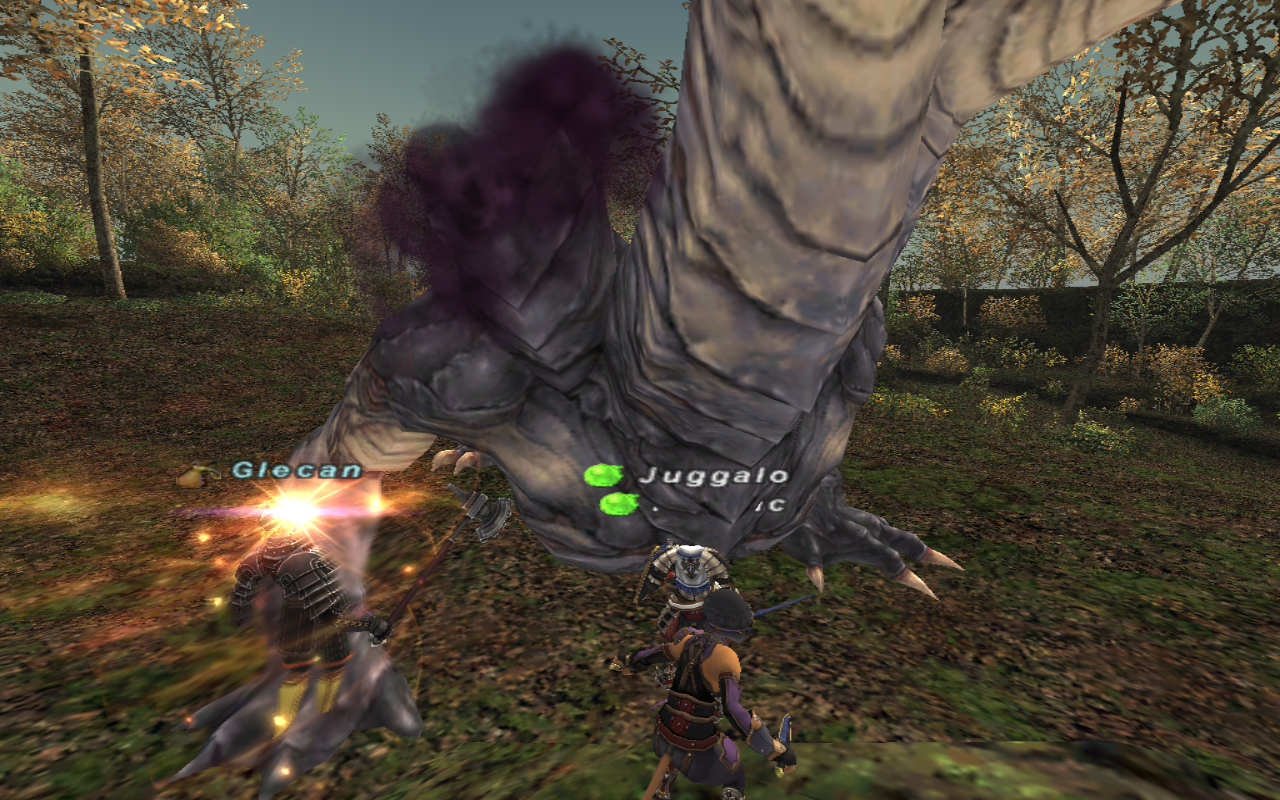This screenshot has width=1280, height=800.
Task: Target the Glecan player nameplate
Action: pos(297,470)
